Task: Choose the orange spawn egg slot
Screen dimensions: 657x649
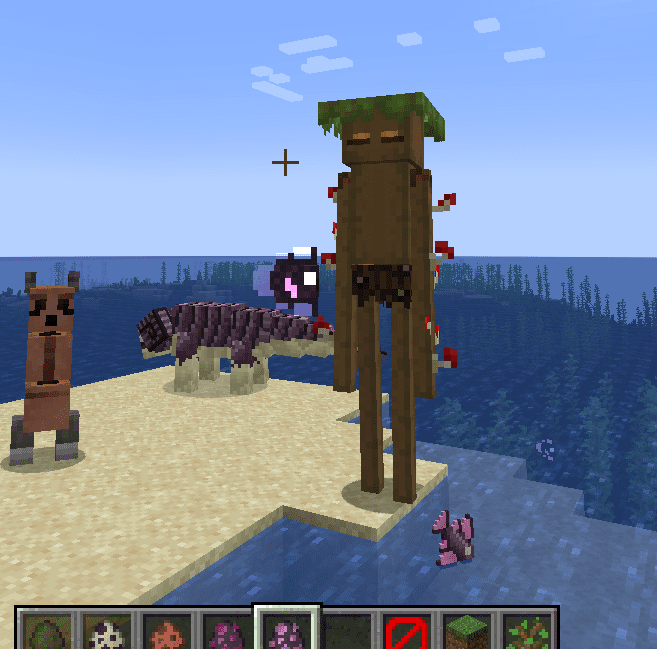Action: 164,632
